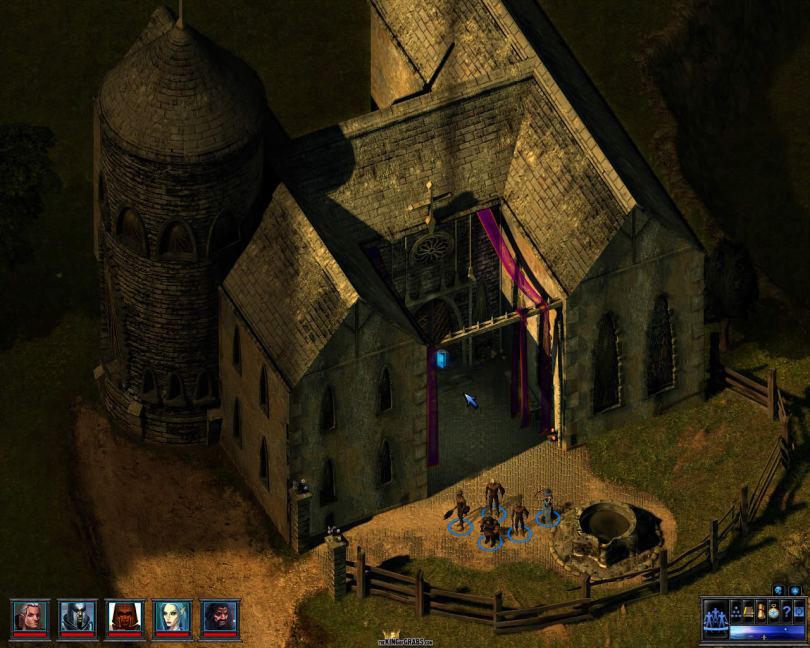Activate the pocket watch time icon
The image size is (810, 648).
(x=774, y=612)
